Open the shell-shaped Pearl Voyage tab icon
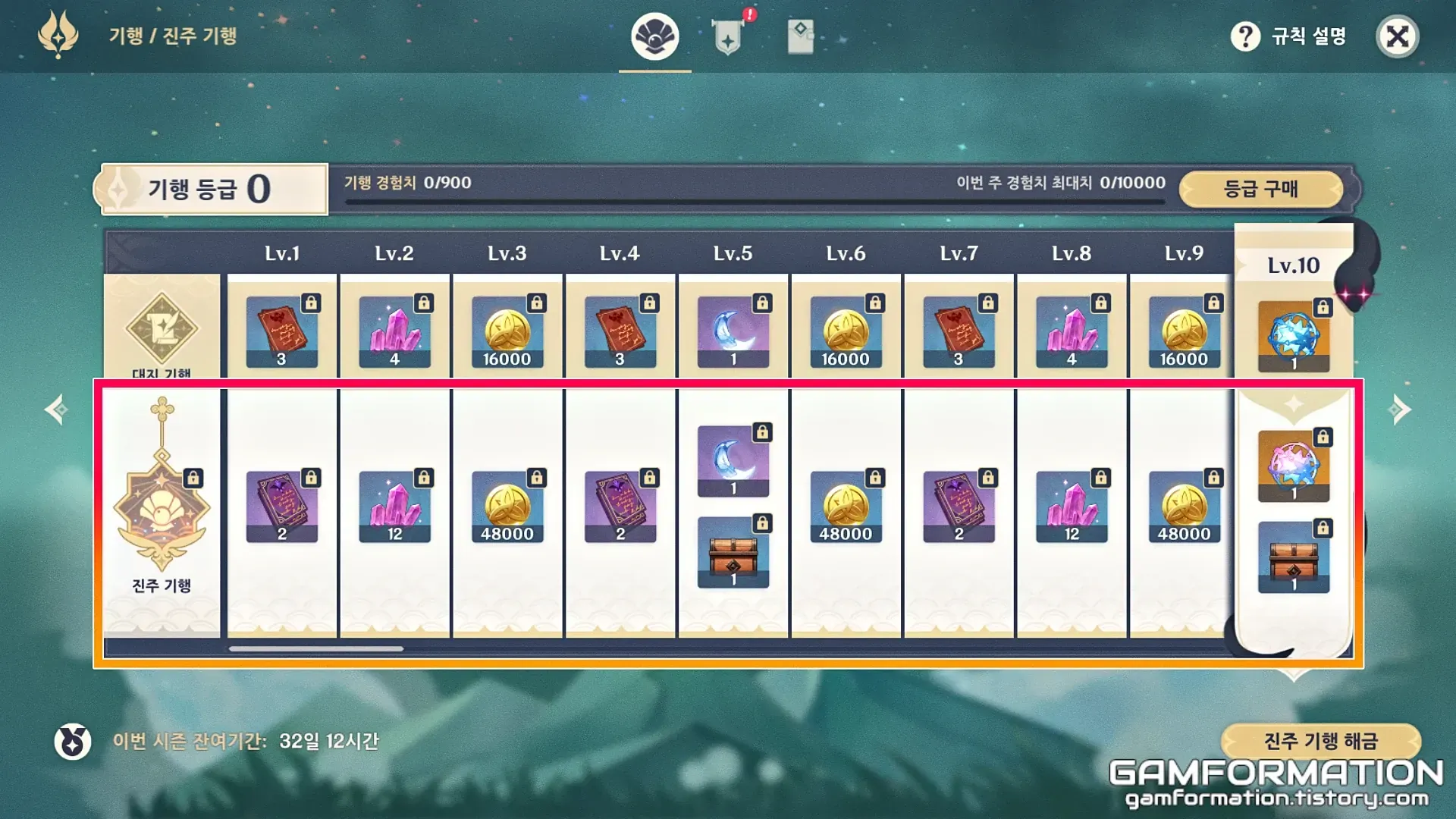1456x819 pixels. pyautogui.click(x=655, y=36)
